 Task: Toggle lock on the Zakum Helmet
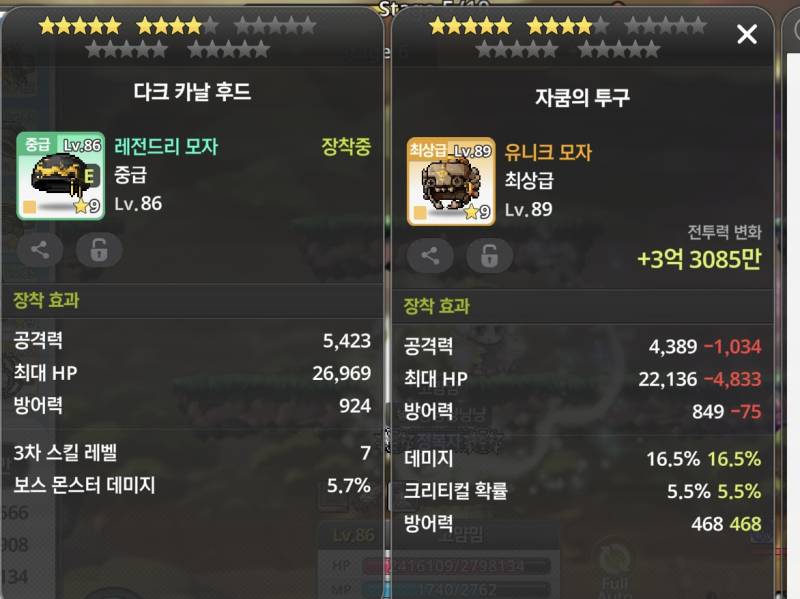point(489,255)
